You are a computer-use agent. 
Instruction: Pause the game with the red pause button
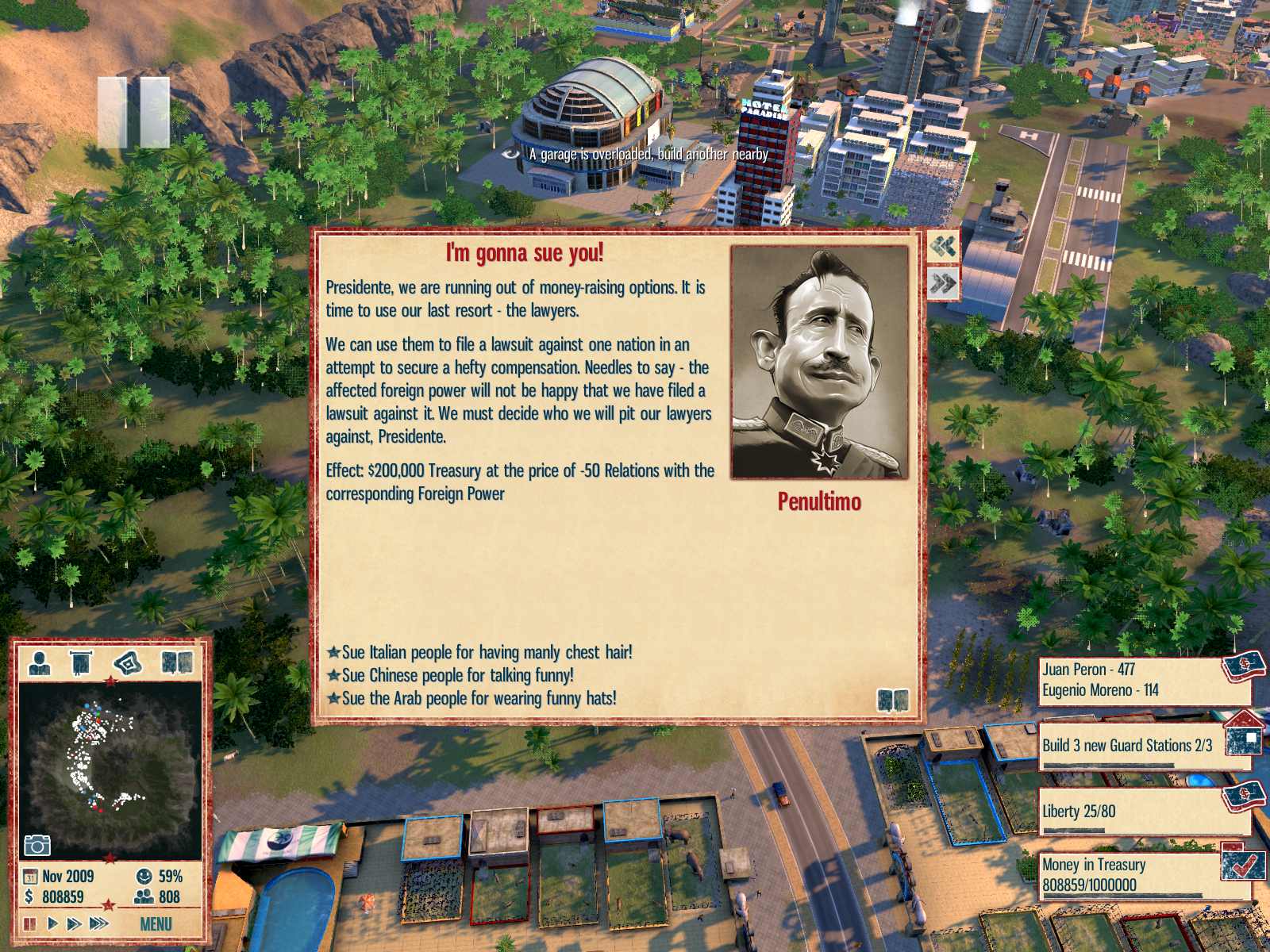coord(30,923)
